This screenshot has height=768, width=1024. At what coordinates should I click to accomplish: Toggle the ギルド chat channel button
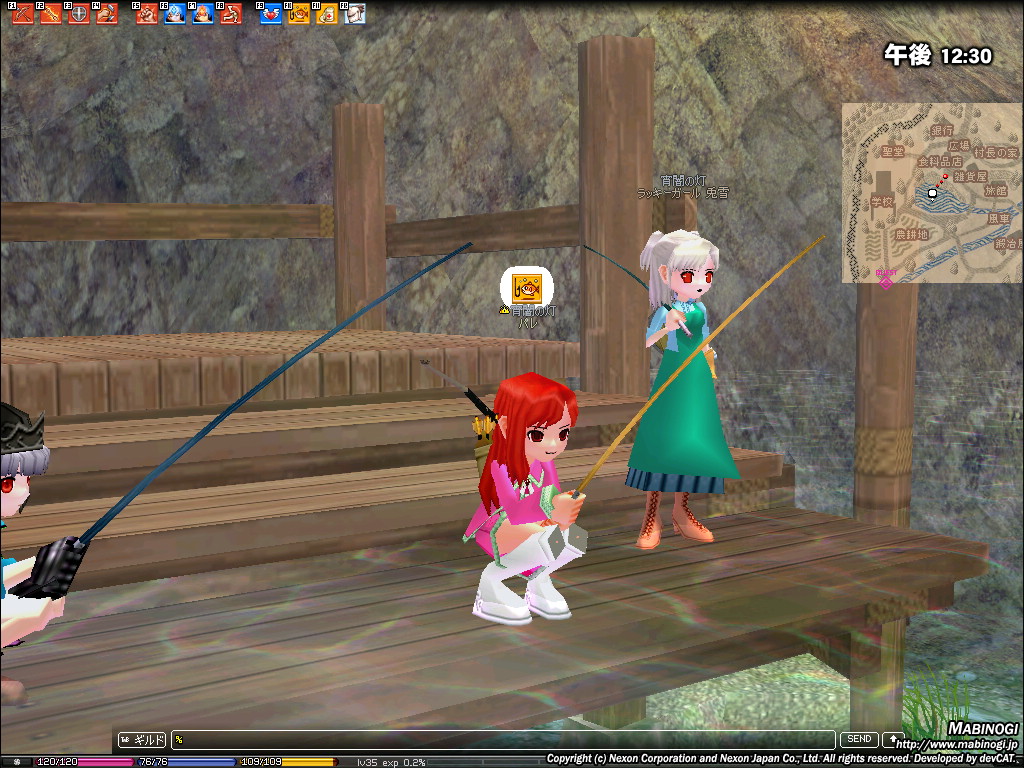[x=142, y=740]
